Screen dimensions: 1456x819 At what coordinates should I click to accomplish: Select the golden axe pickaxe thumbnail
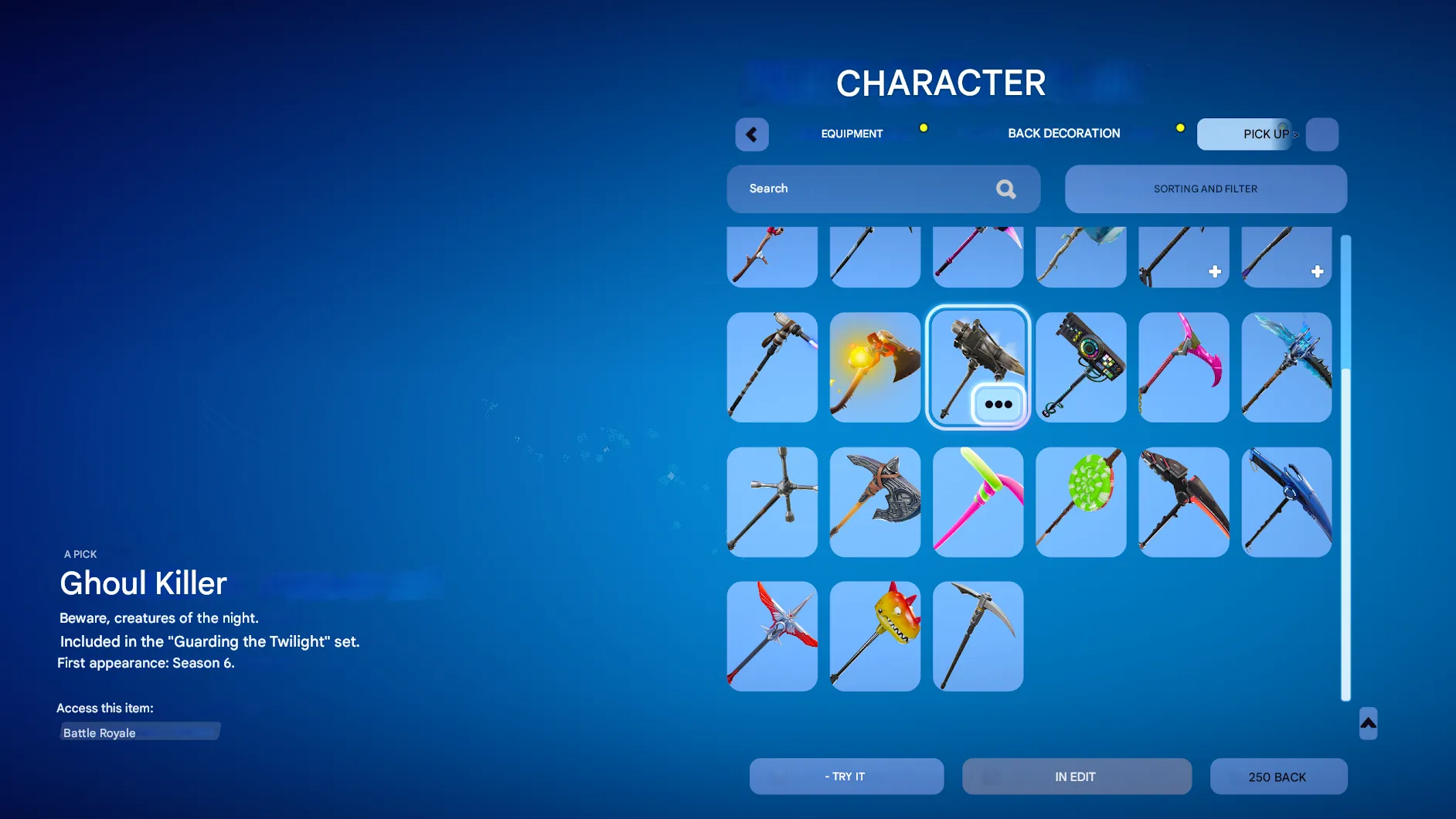[874, 367]
